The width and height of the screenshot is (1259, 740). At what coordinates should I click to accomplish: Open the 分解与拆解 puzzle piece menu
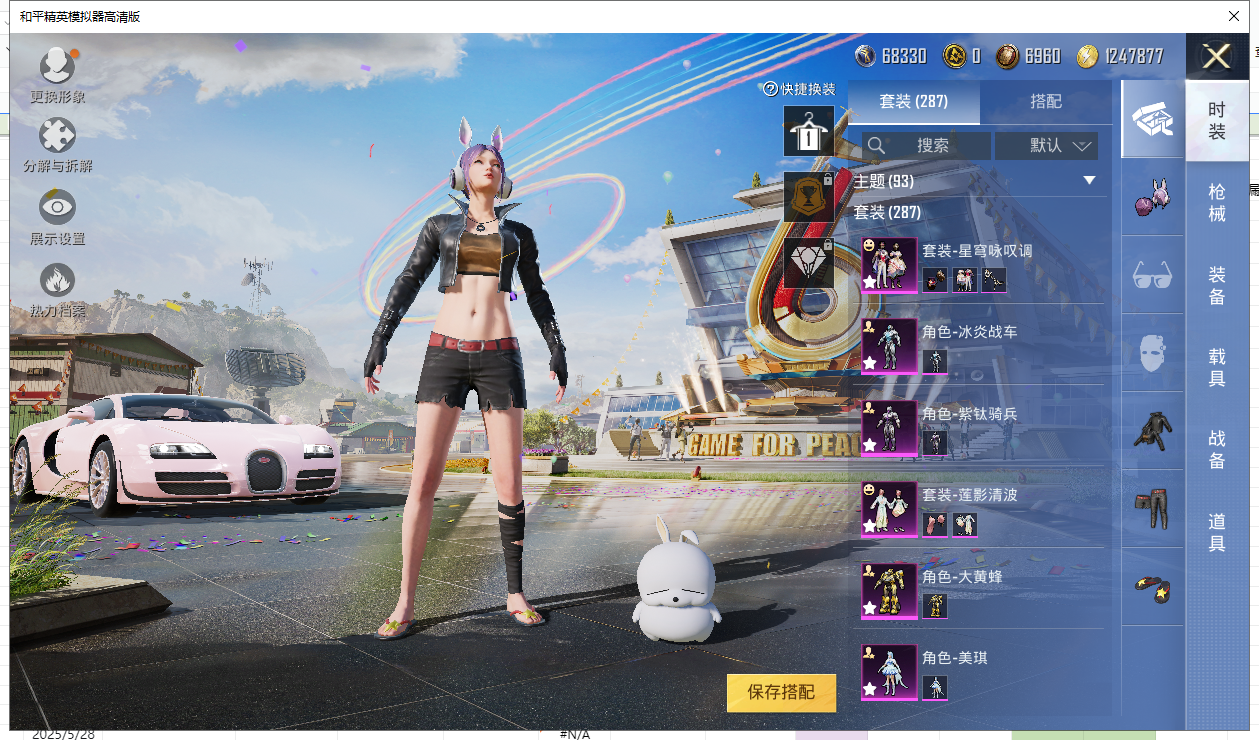pos(57,142)
